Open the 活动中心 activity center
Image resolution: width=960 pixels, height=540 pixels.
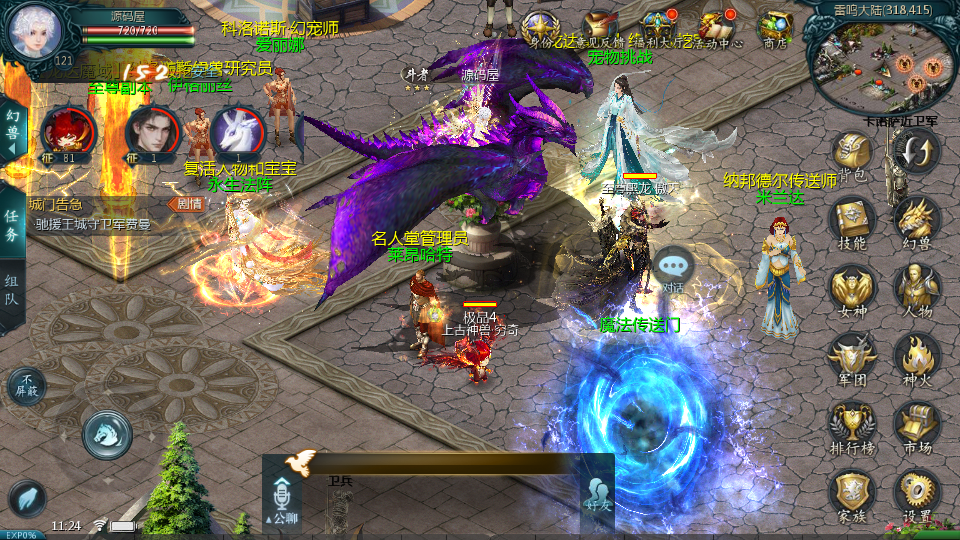pyautogui.click(x=718, y=26)
